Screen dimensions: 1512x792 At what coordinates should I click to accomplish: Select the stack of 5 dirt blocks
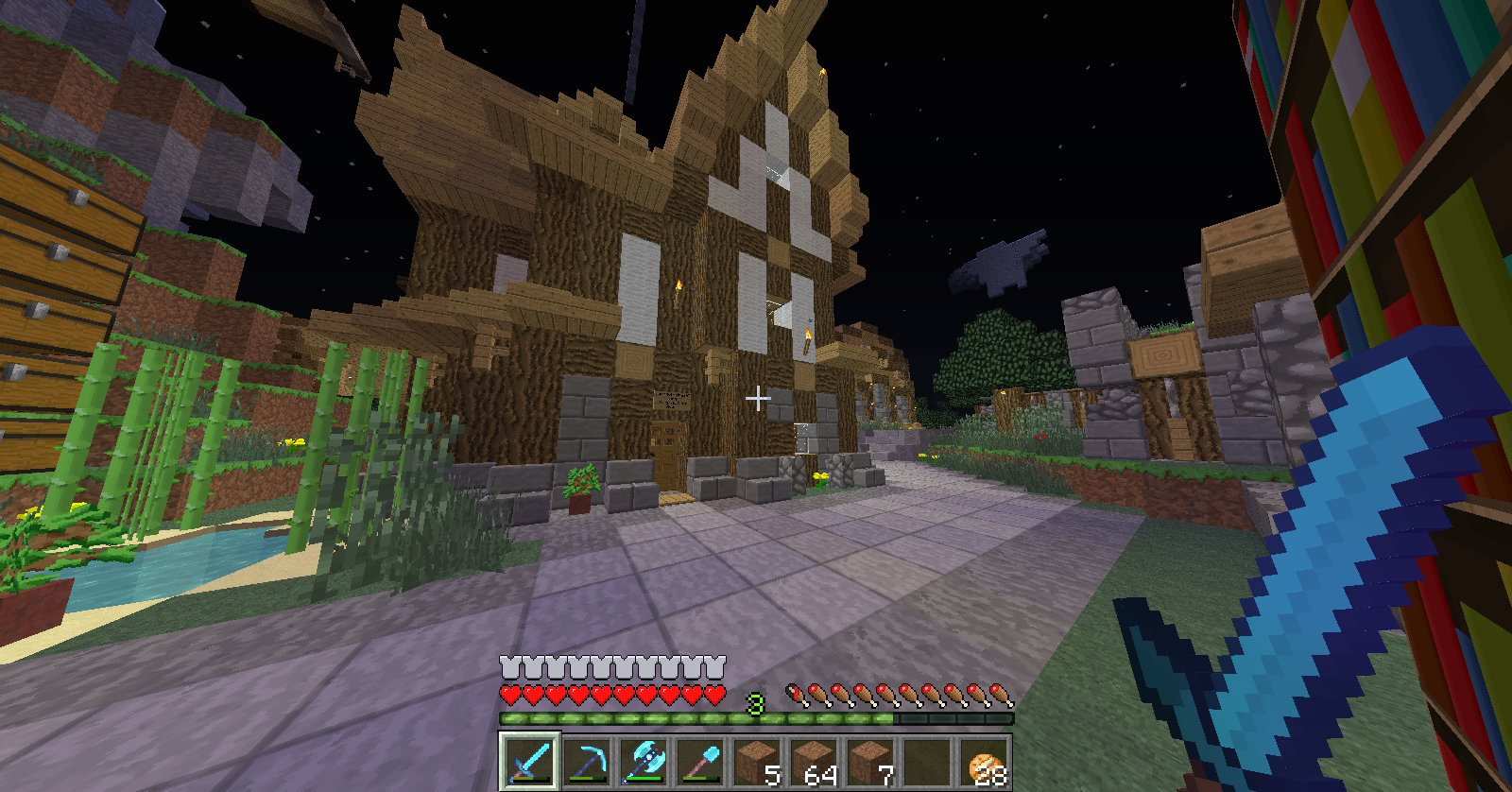pos(757,761)
